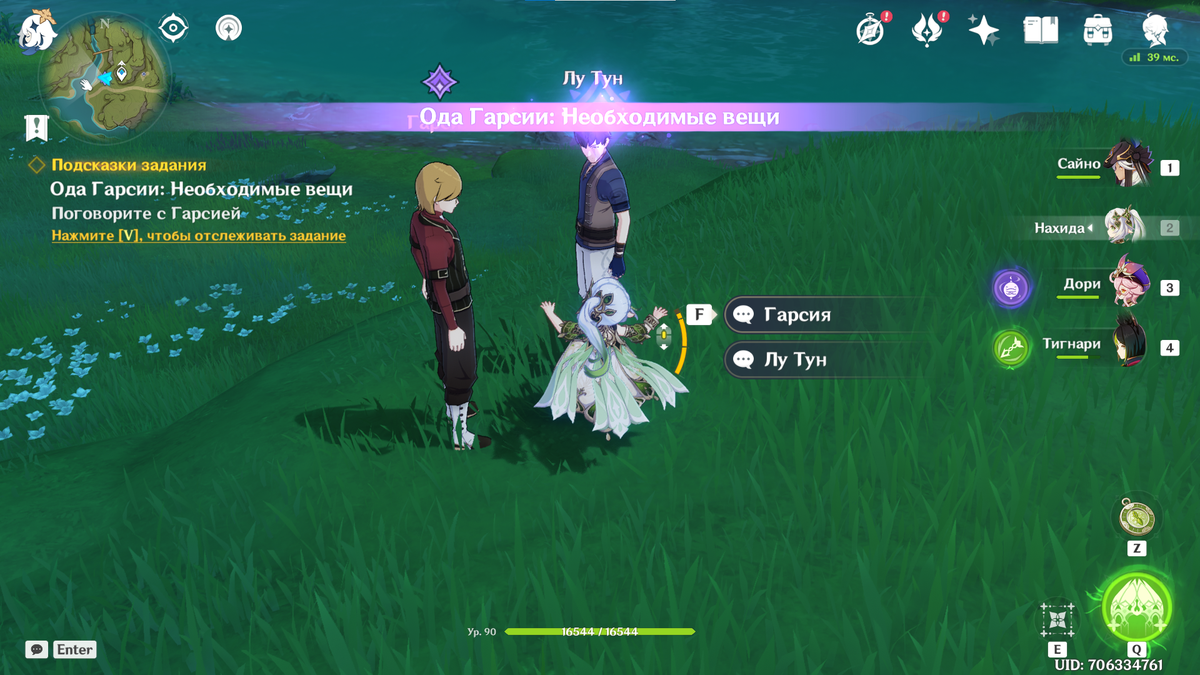
Task: Open the quest log exclamation icon
Action: coord(37,127)
